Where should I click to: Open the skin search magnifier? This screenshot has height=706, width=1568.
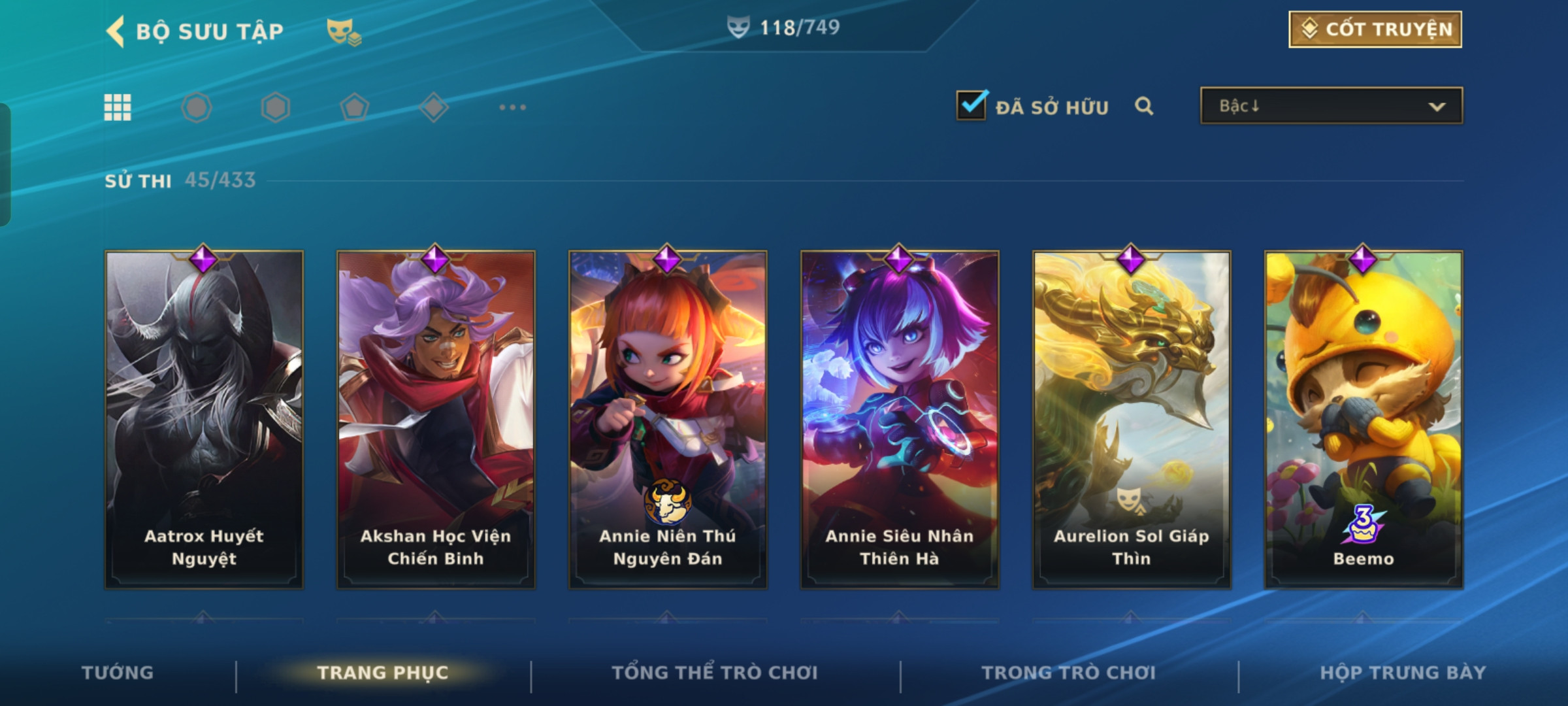[x=1144, y=106]
